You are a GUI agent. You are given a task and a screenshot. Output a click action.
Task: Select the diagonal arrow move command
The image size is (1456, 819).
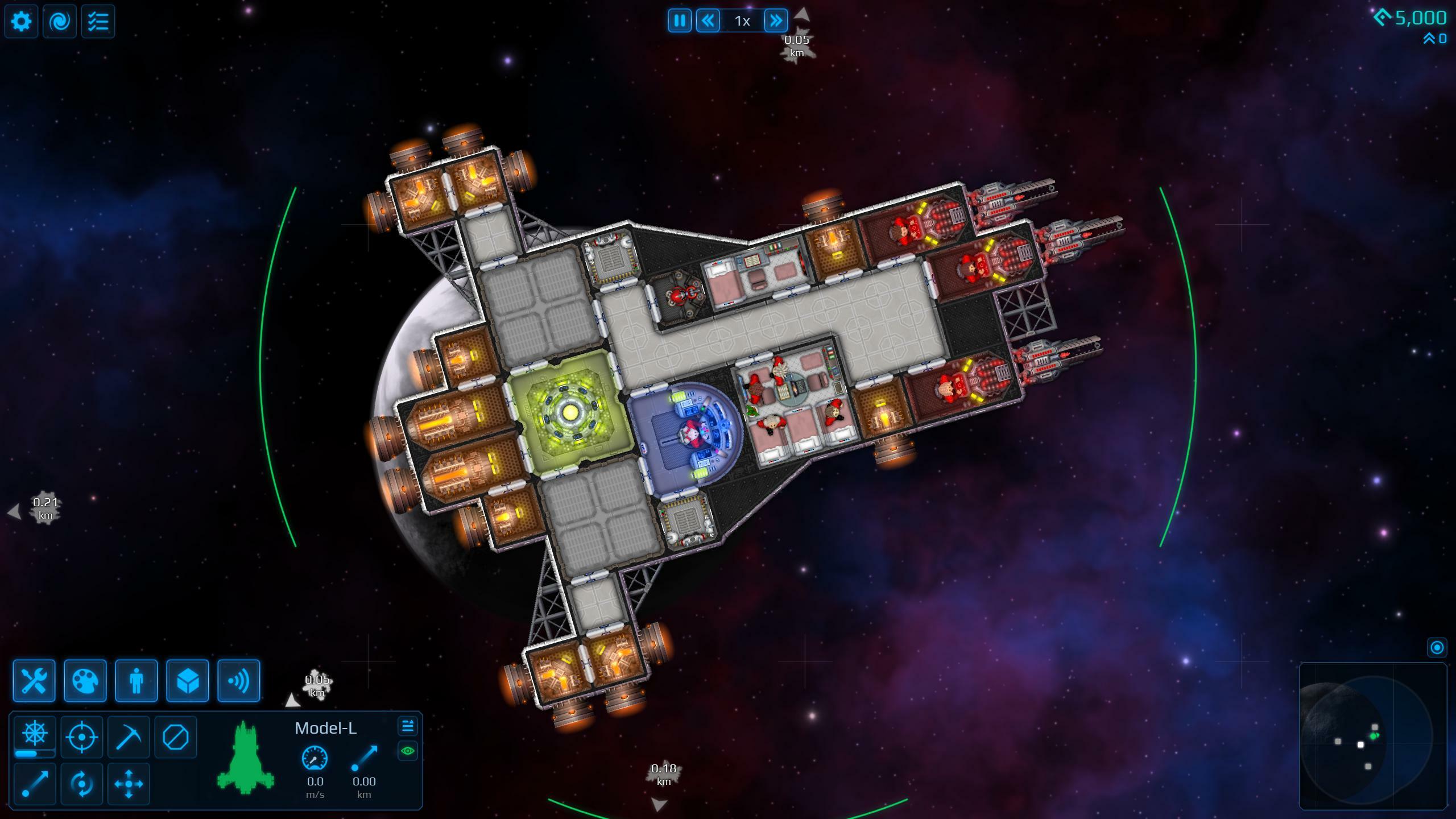pos(35,784)
